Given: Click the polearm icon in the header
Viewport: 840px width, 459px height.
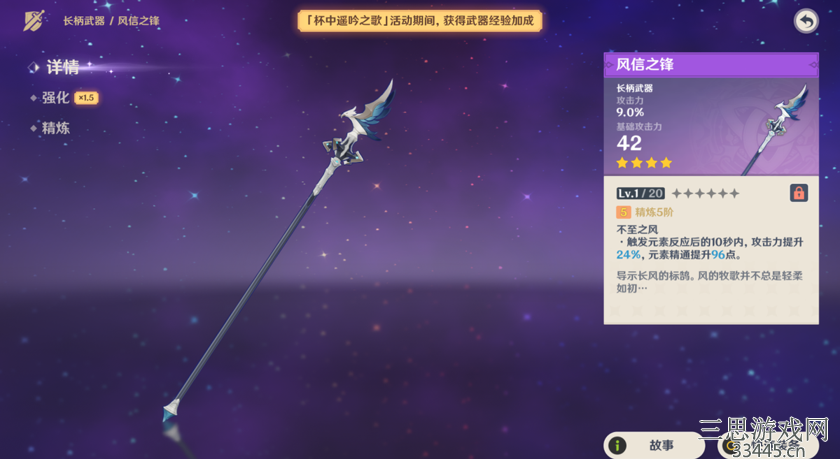Looking at the screenshot, I should click(x=34, y=21).
